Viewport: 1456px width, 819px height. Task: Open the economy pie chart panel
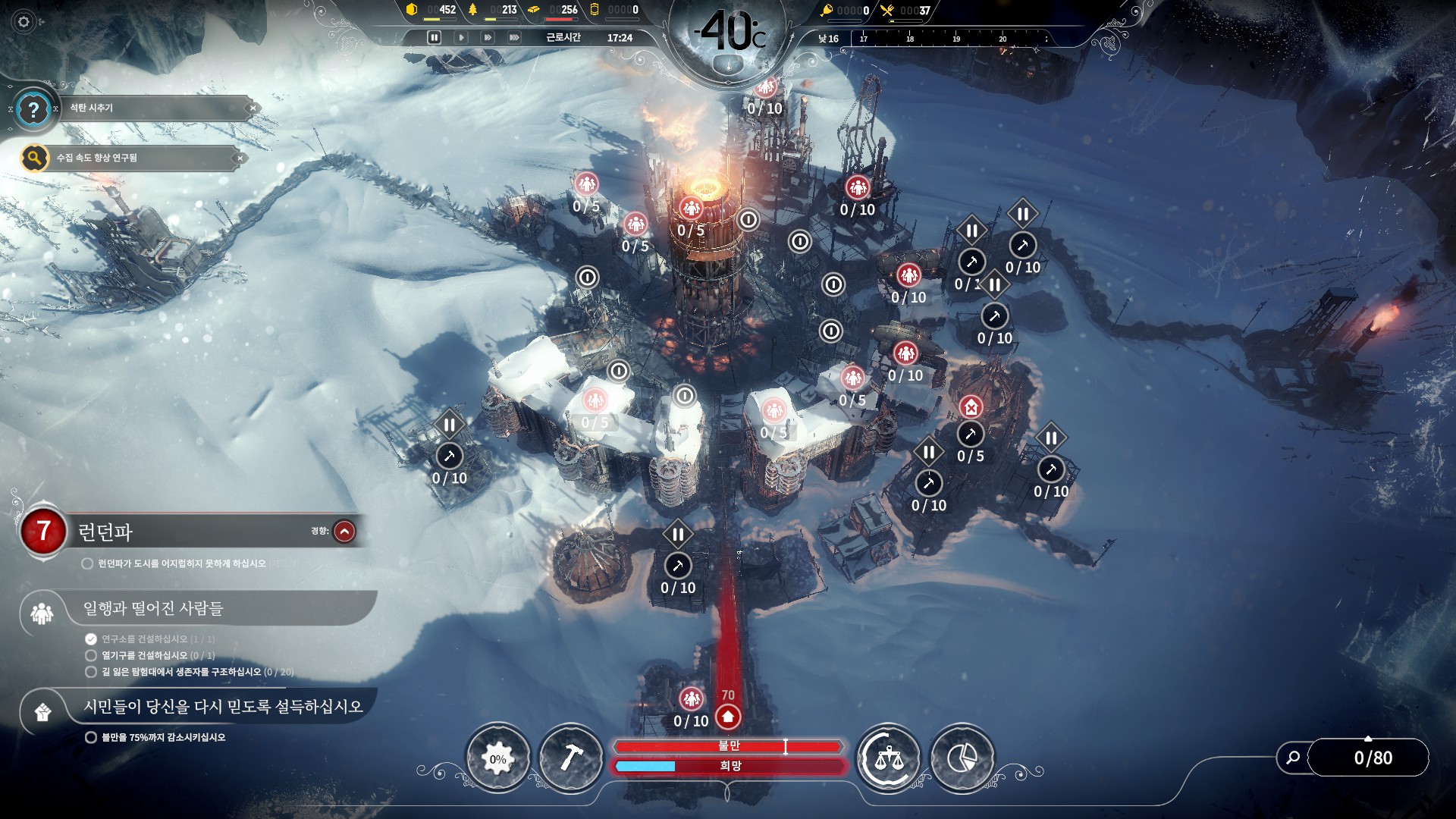click(962, 758)
